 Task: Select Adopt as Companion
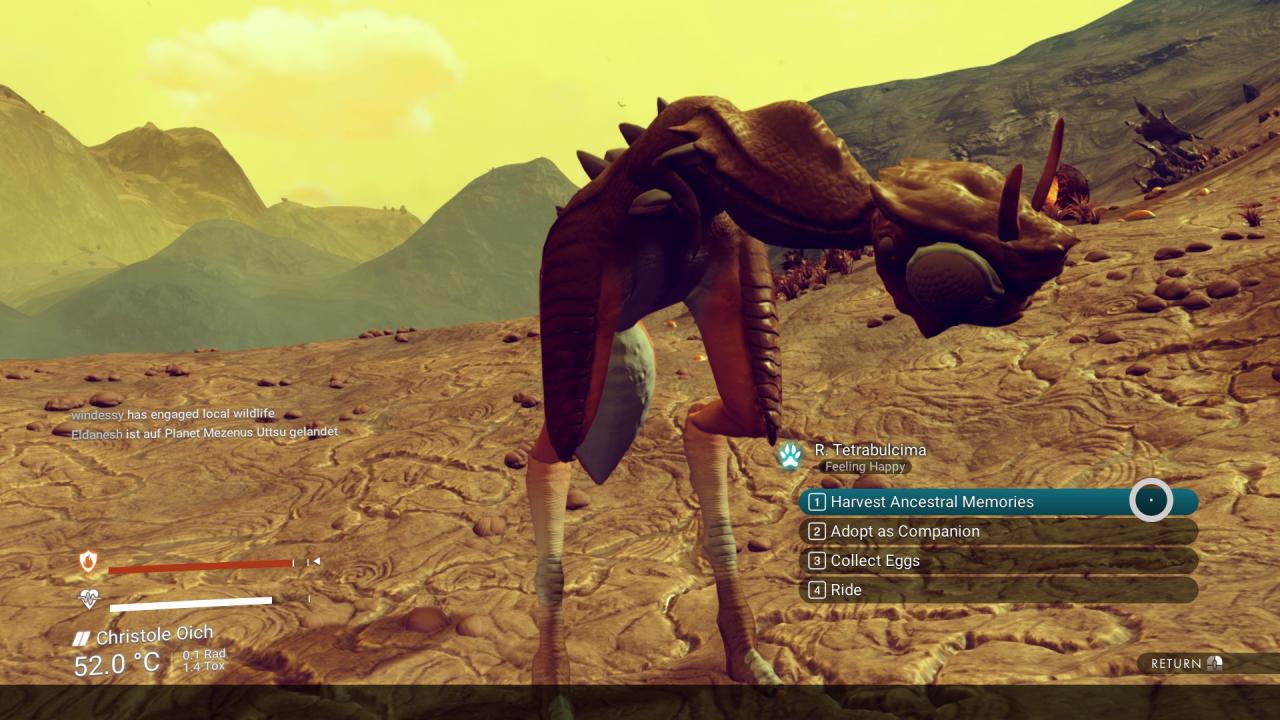pyautogui.click(x=905, y=531)
